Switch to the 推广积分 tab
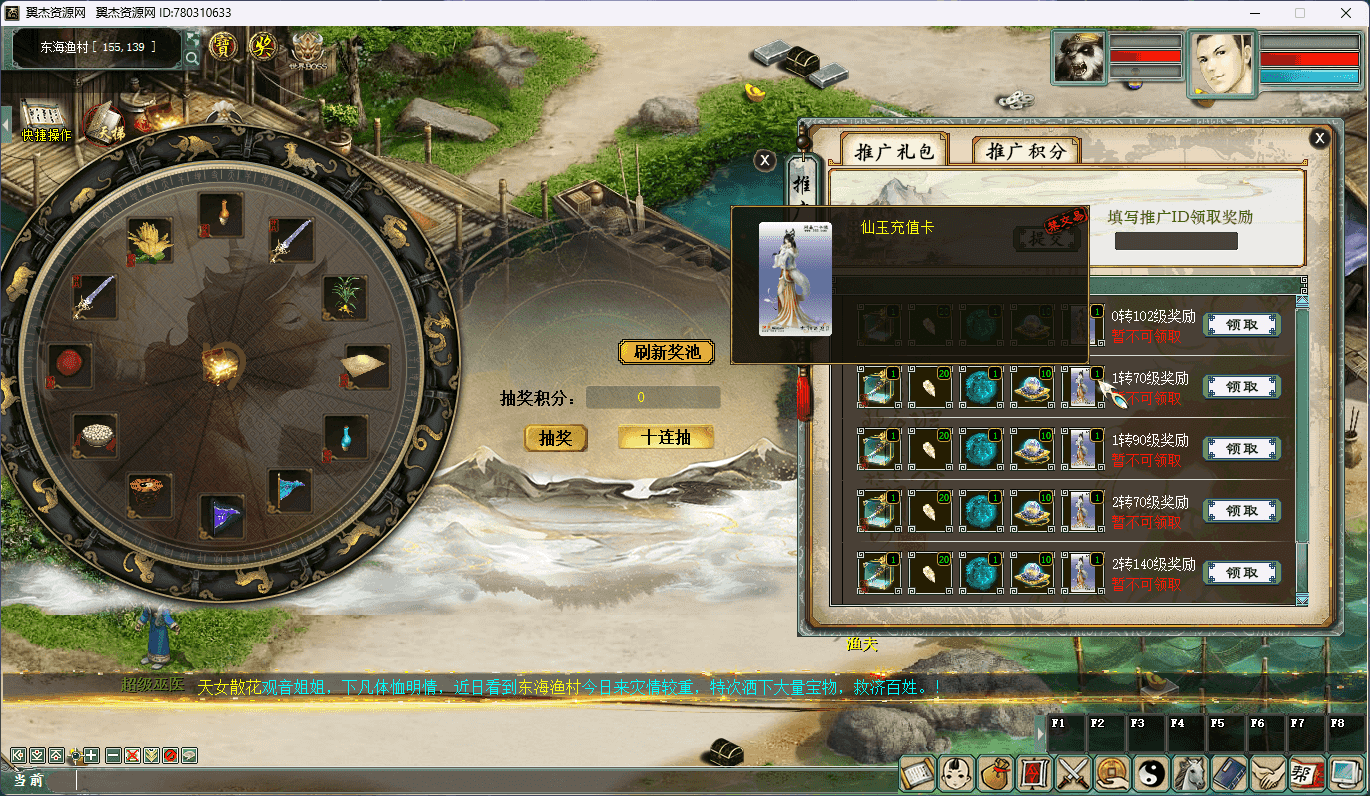Screen dimensions: 1370x796 pos(1026,151)
